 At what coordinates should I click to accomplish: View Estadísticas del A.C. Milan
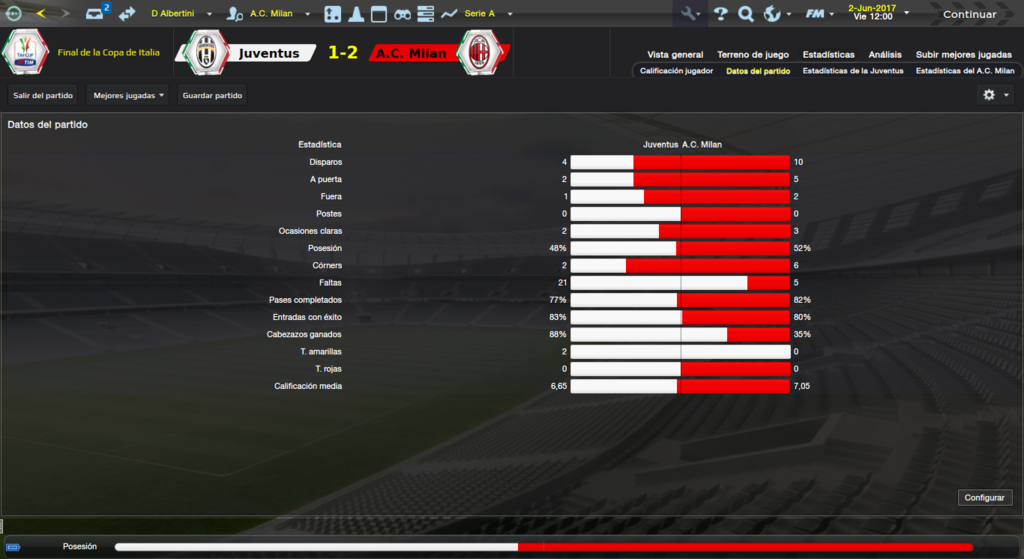click(965, 71)
